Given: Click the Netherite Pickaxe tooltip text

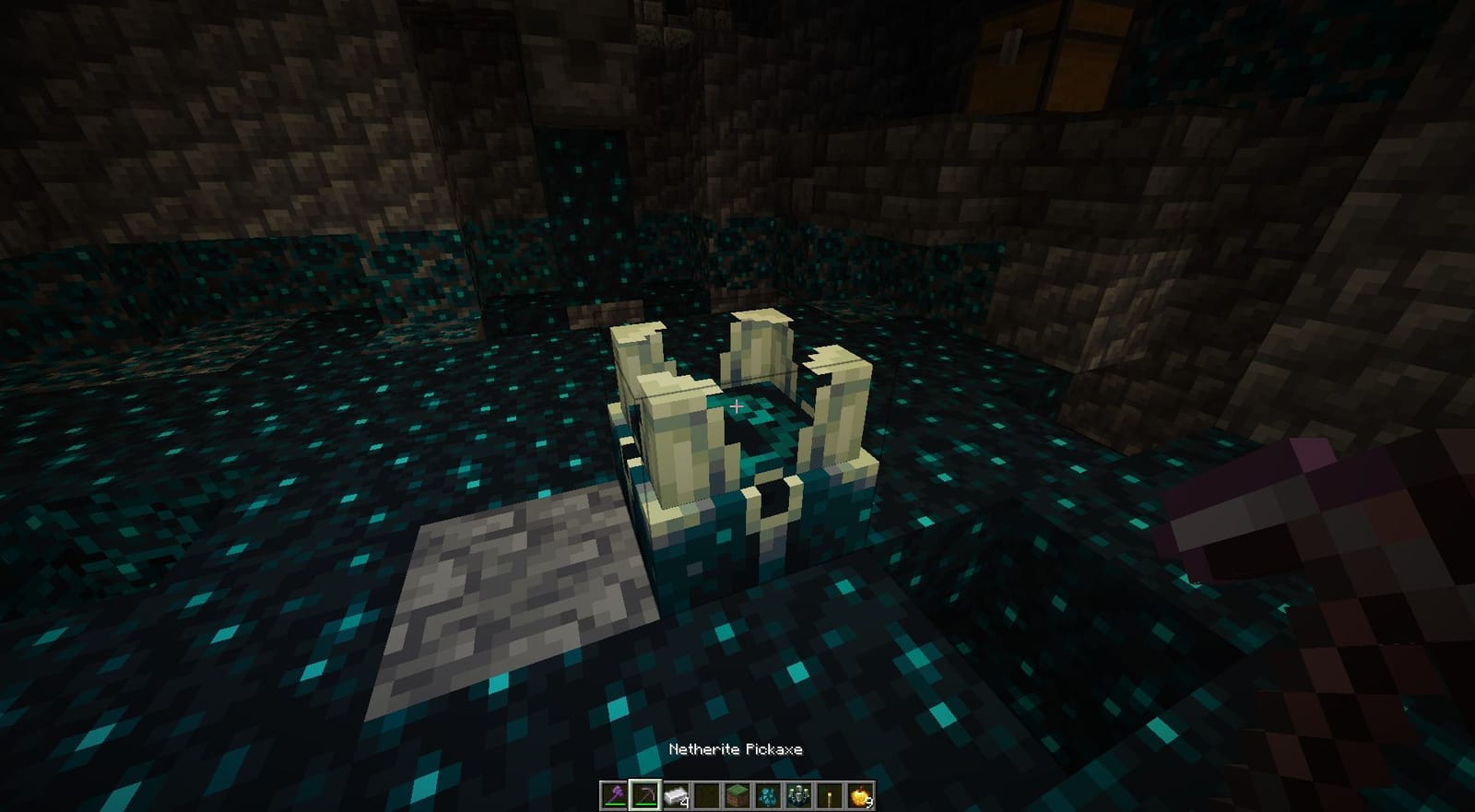Looking at the screenshot, I should tap(737, 749).
